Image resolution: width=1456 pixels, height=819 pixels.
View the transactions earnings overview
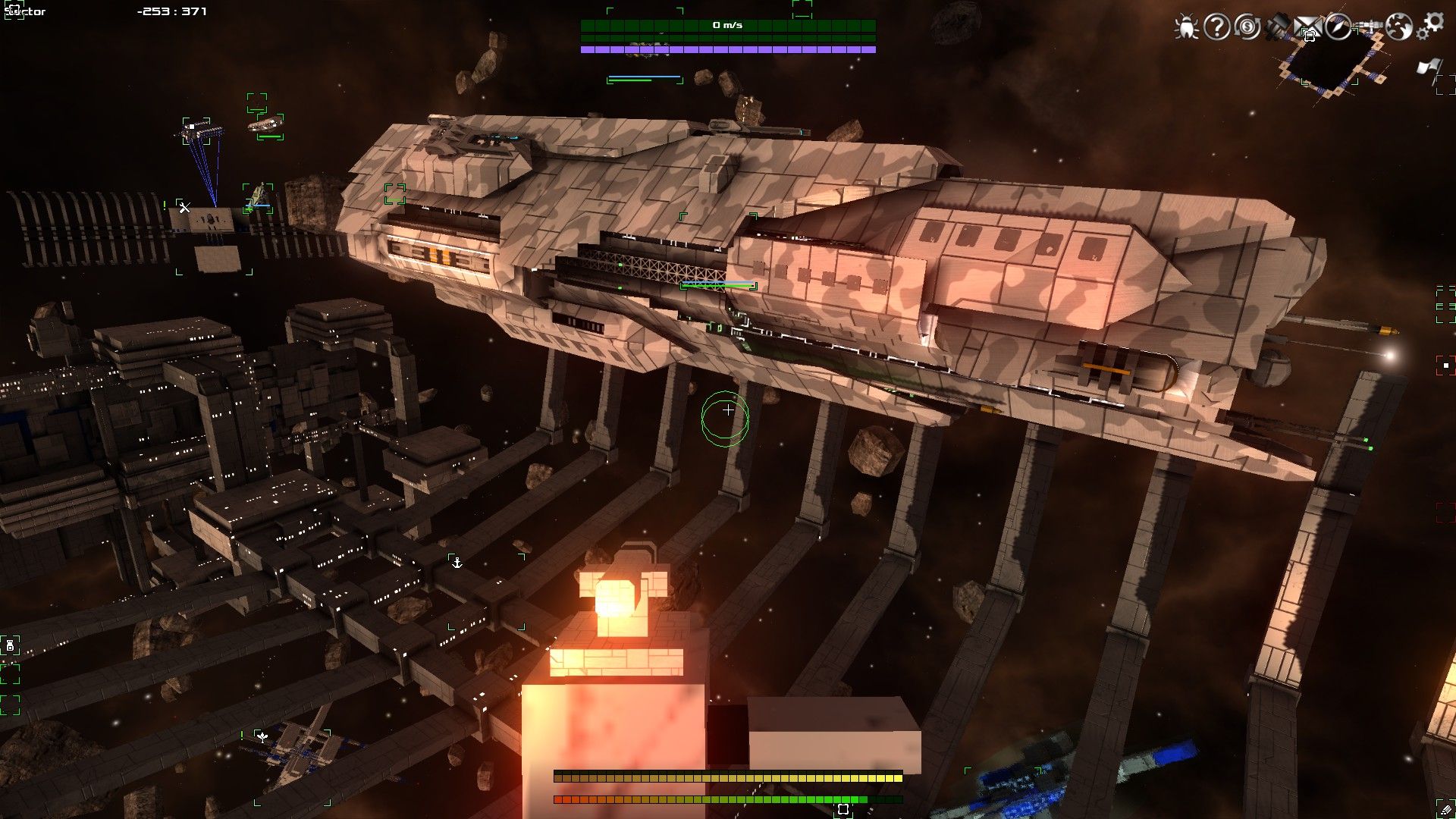click(1247, 27)
